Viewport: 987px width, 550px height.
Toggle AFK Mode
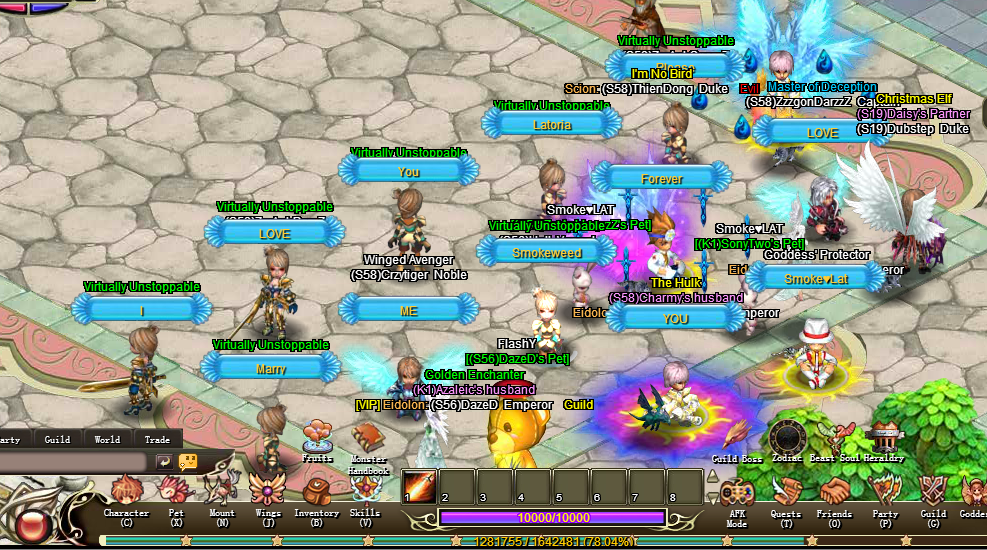[737, 494]
